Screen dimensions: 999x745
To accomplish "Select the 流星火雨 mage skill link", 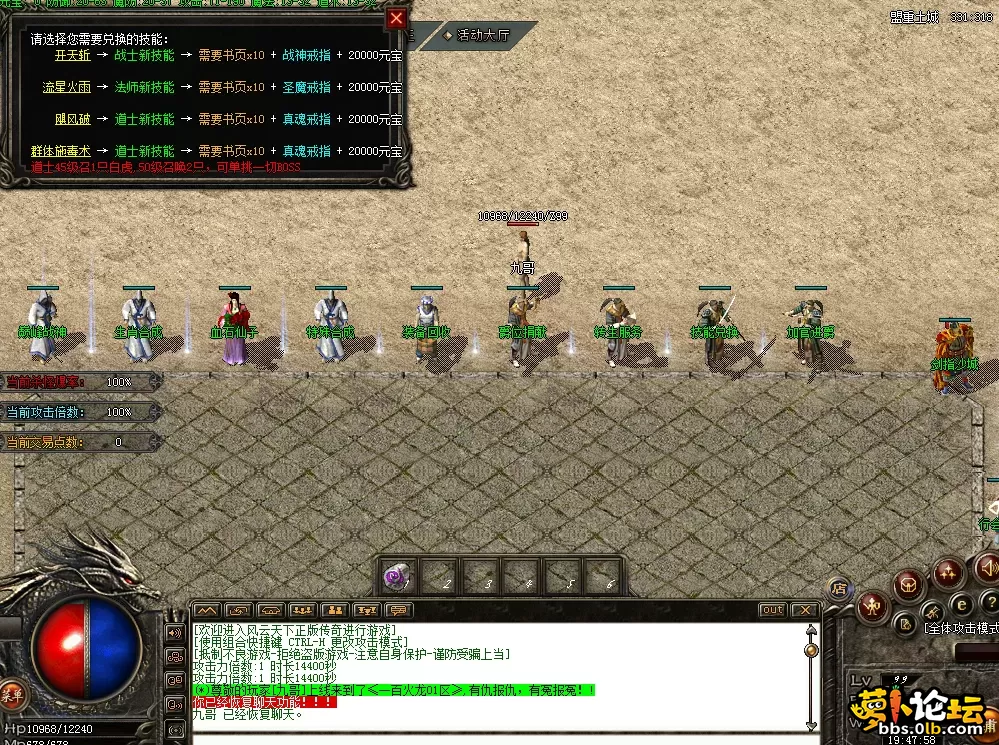I will (66, 87).
